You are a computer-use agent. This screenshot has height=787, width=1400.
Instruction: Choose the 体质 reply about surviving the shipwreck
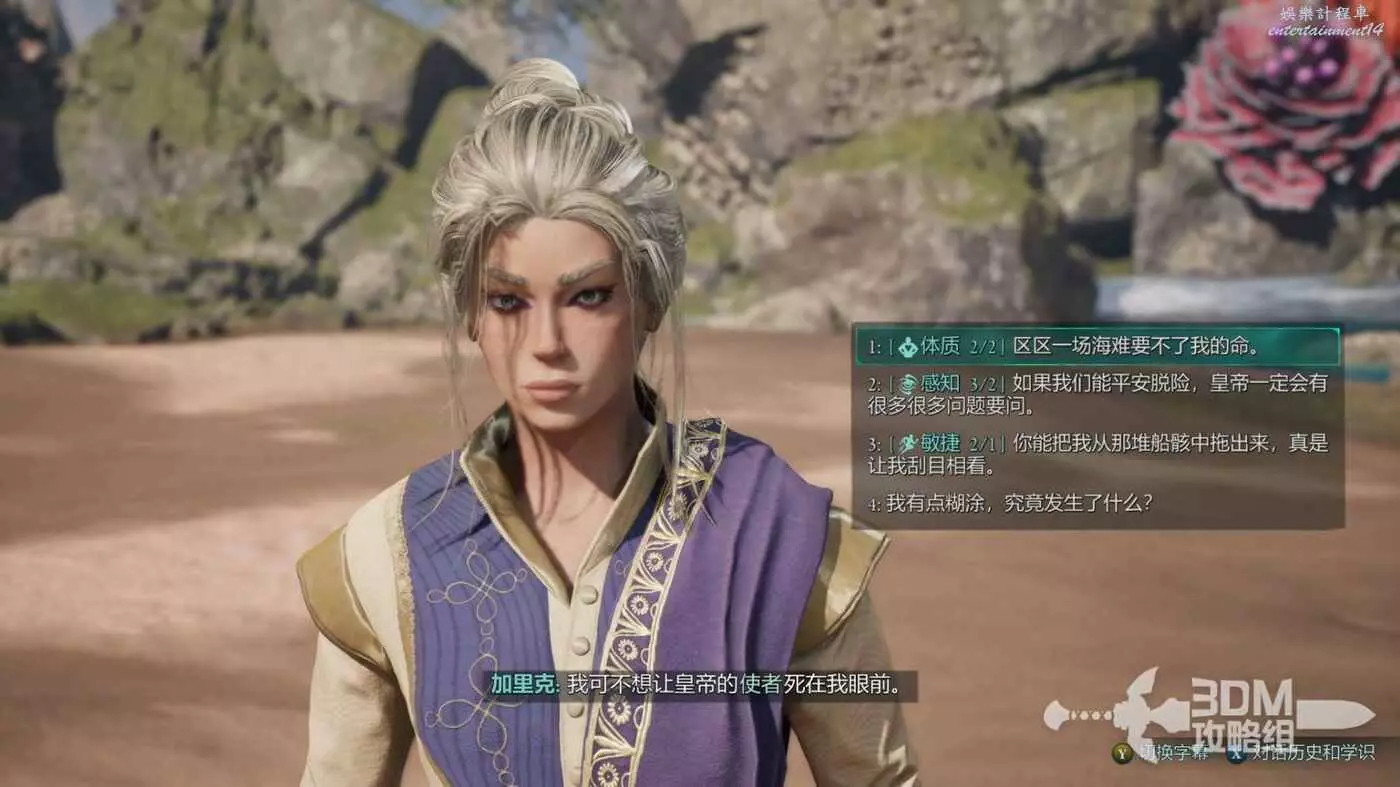(x=1096, y=347)
